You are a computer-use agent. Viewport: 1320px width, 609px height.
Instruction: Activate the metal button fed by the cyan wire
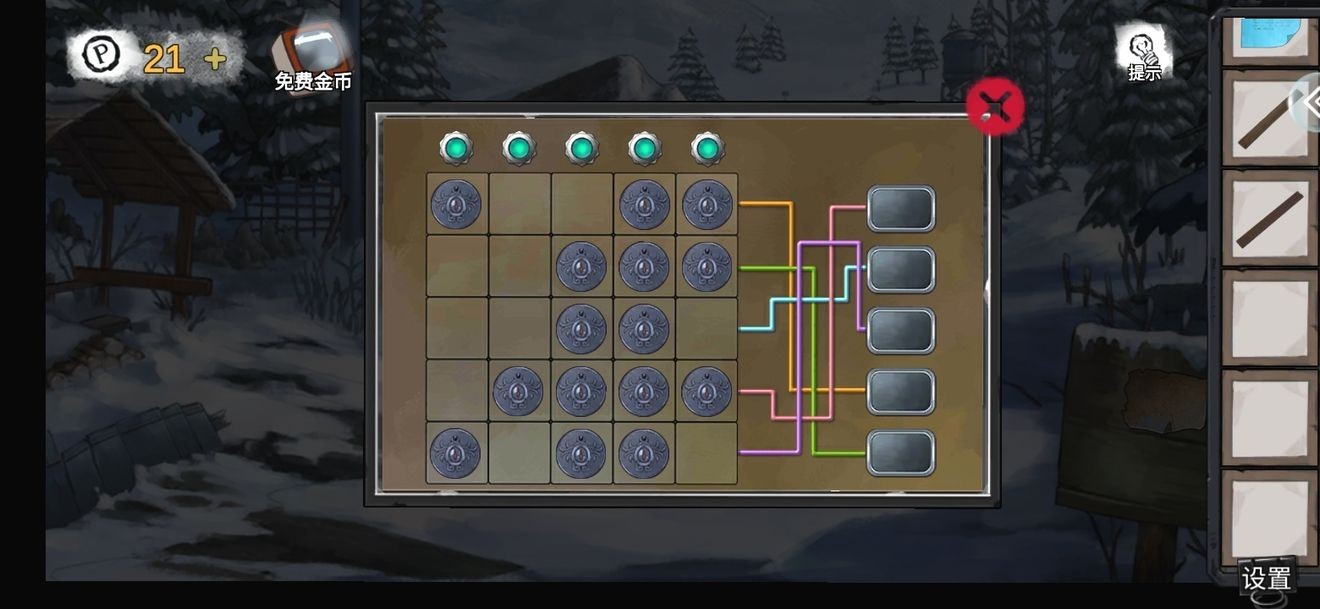pyautogui.click(x=901, y=270)
